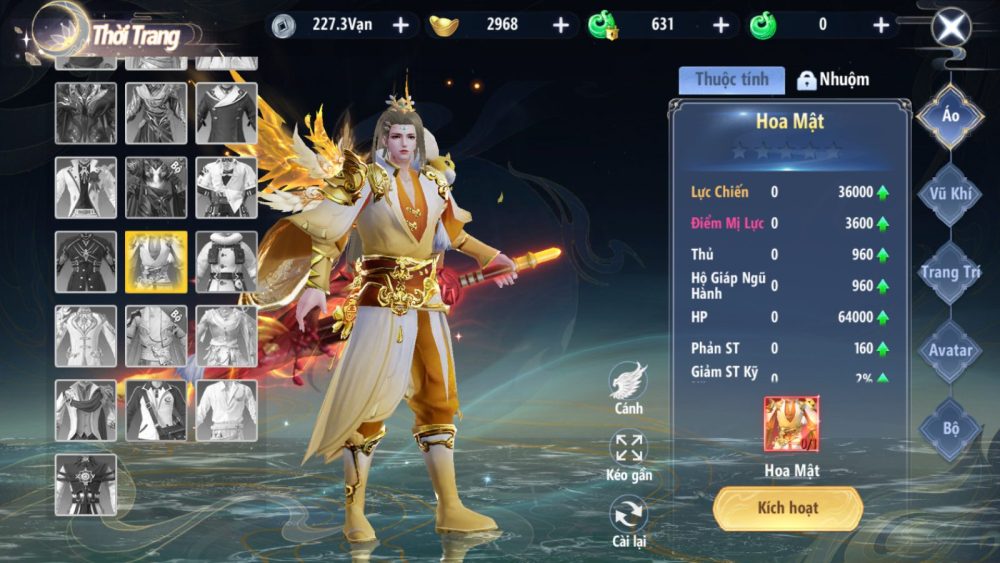Click the Hoa Mật item icon
1000x563 pixels.
791,424
